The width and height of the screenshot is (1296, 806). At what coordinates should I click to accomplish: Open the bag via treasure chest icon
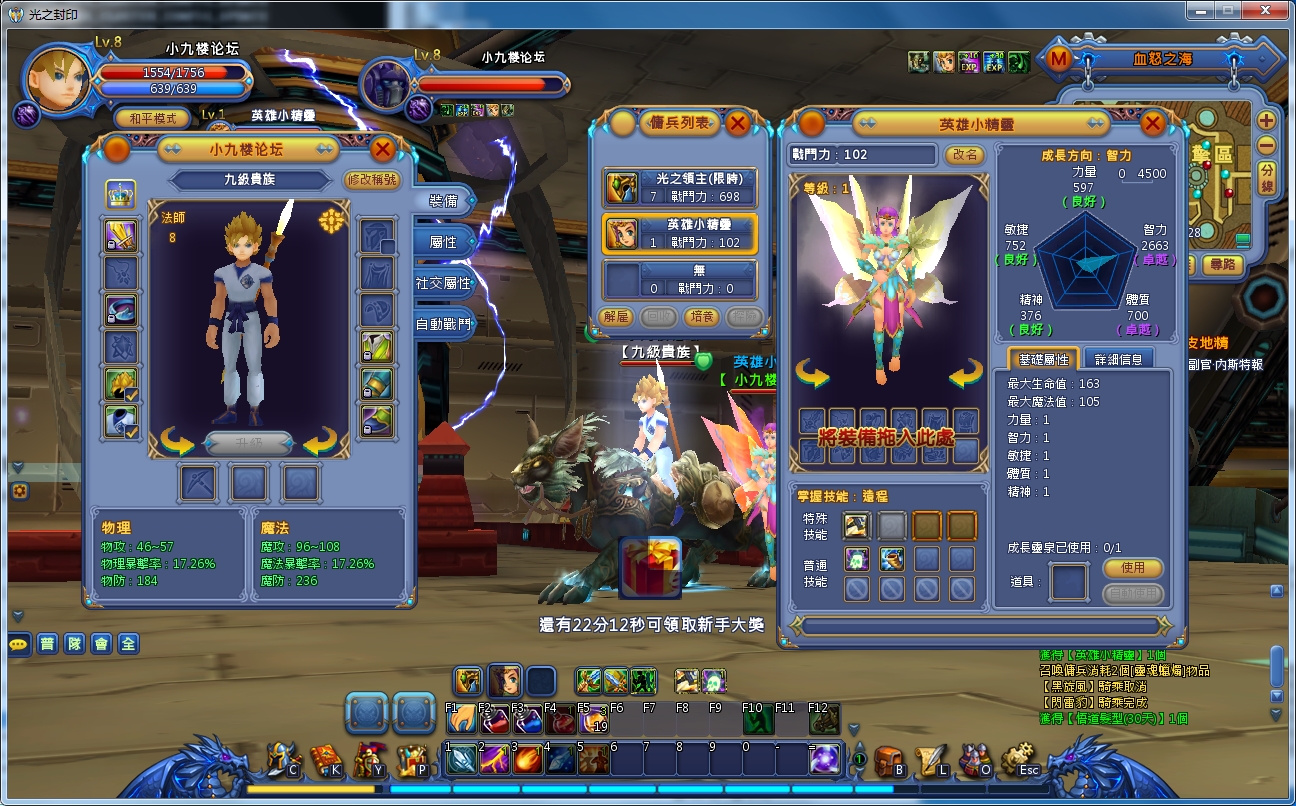[888, 762]
